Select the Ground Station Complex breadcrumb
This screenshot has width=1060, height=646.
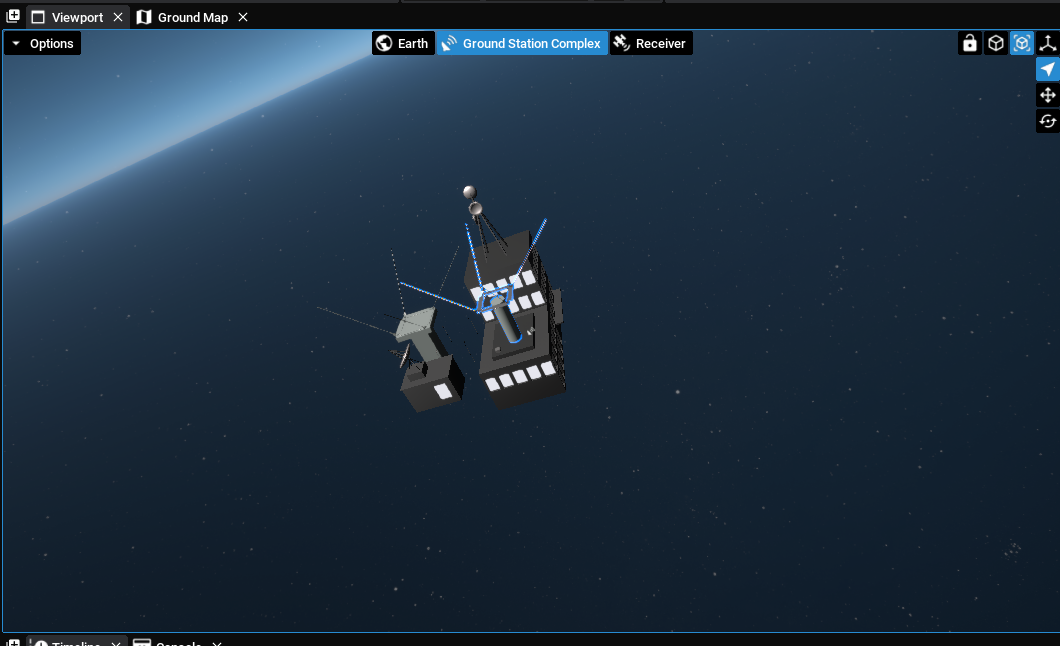pos(522,44)
